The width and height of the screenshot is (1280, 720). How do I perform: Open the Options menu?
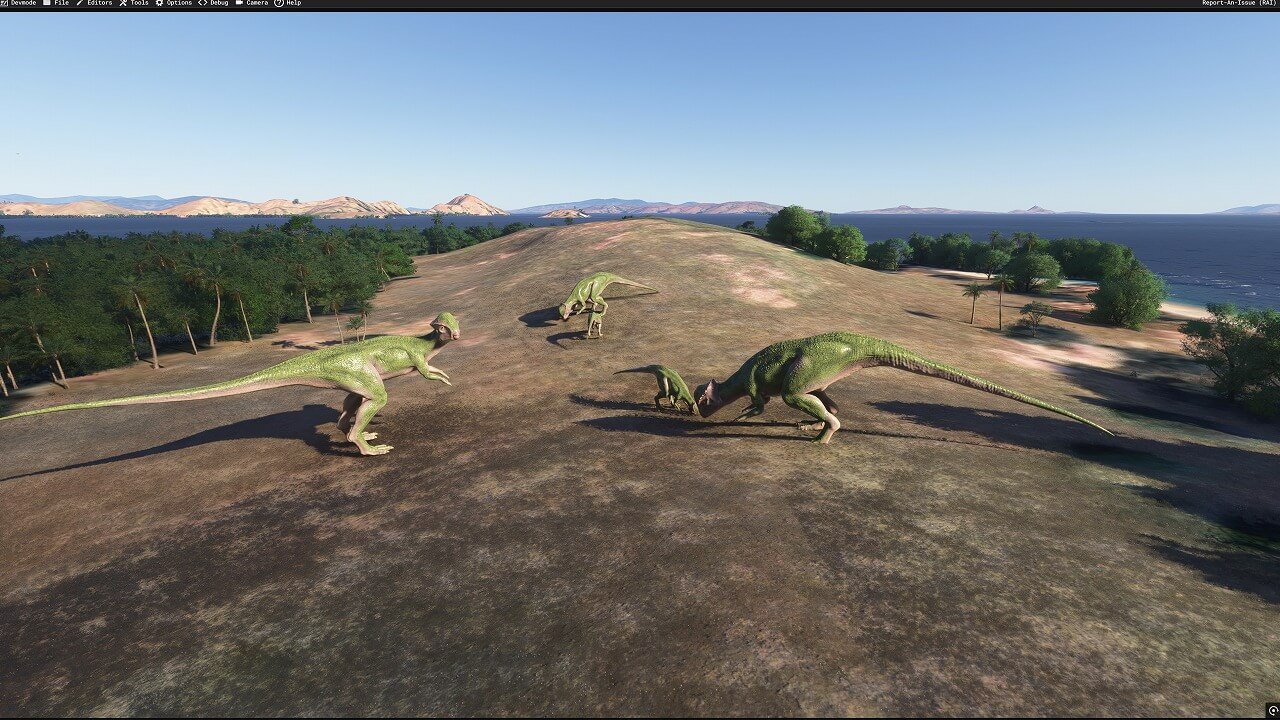[x=175, y=3]
